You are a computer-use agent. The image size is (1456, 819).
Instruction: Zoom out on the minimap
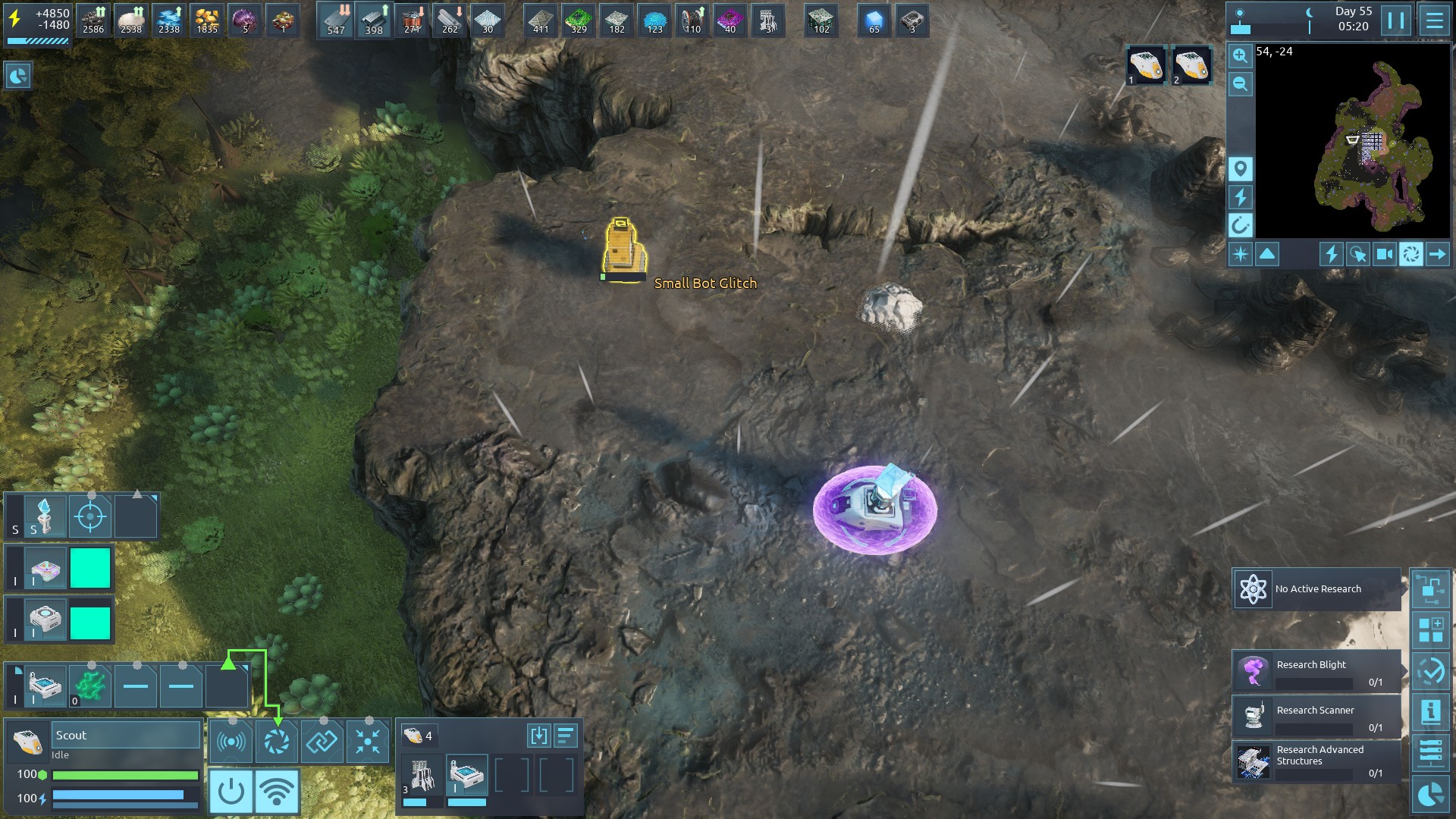[x=1240, y=83]
